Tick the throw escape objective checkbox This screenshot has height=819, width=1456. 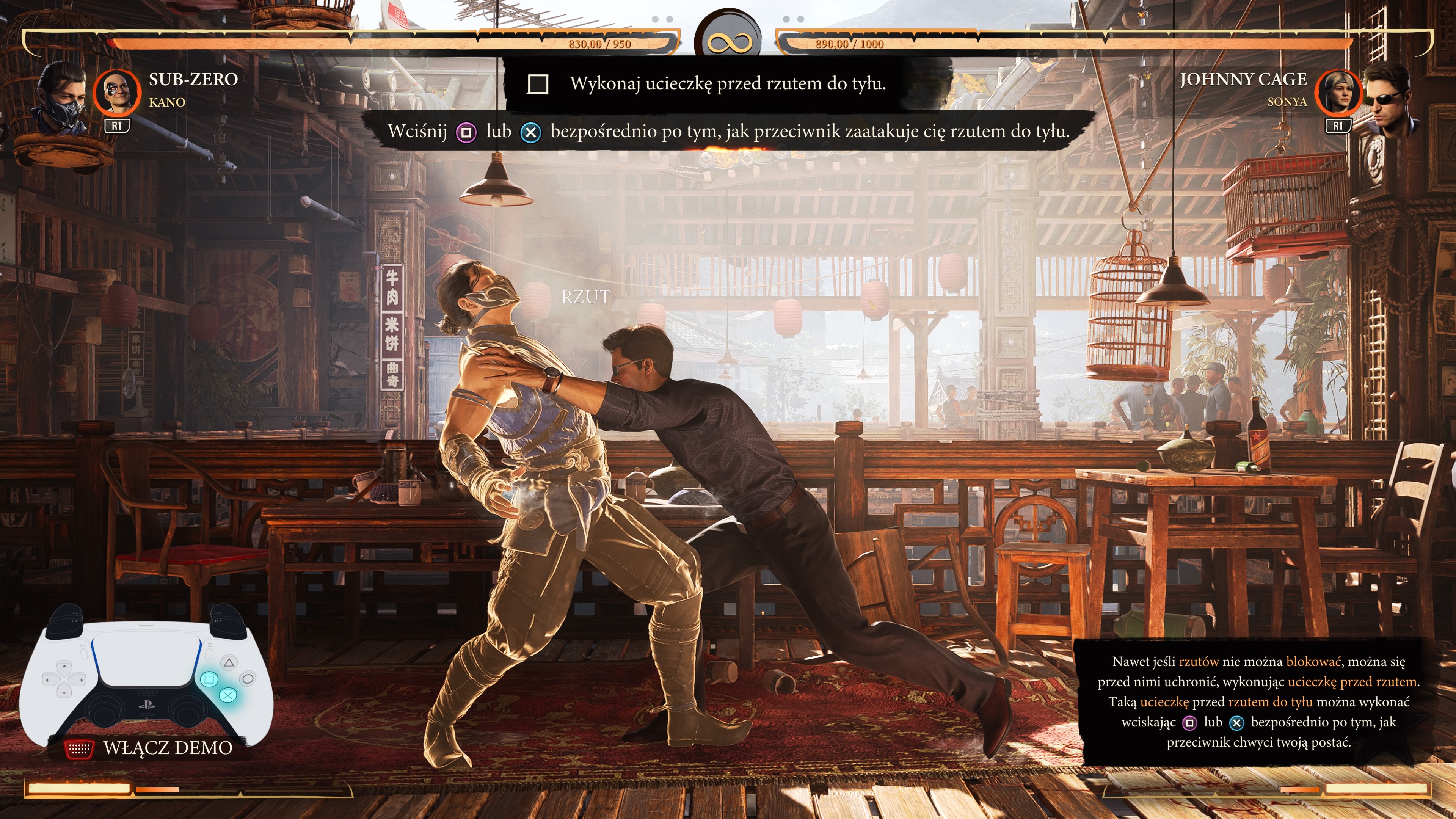(x=537, y=84)
